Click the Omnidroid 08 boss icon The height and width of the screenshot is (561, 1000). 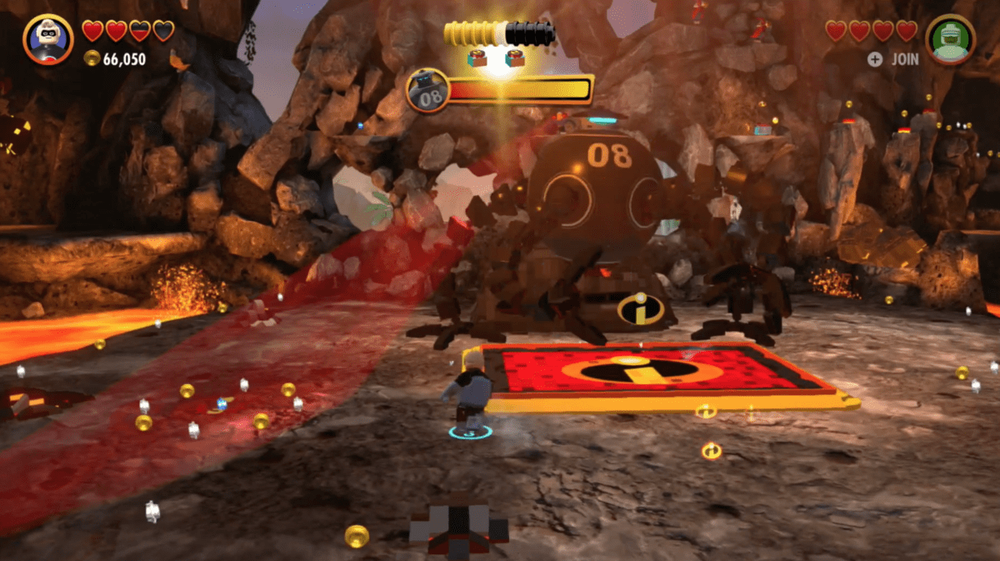point(427,91)
